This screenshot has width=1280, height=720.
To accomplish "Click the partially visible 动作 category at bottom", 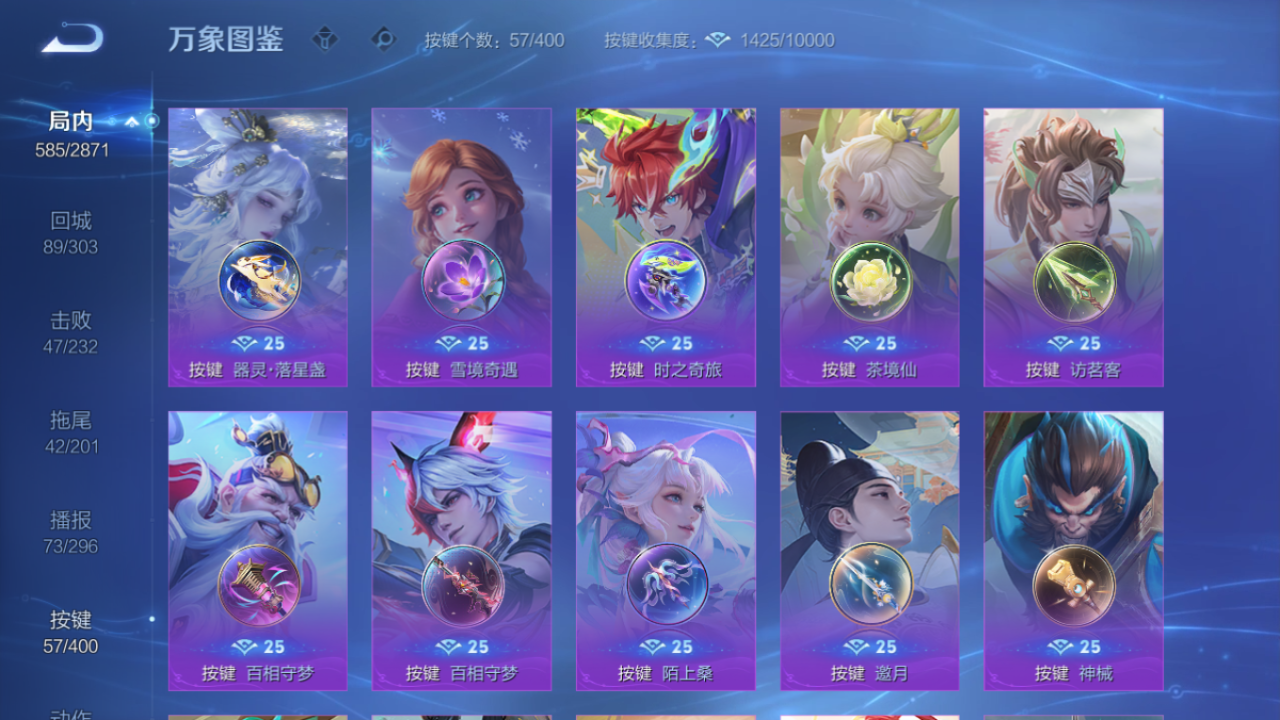I will (x=70, y=712).
